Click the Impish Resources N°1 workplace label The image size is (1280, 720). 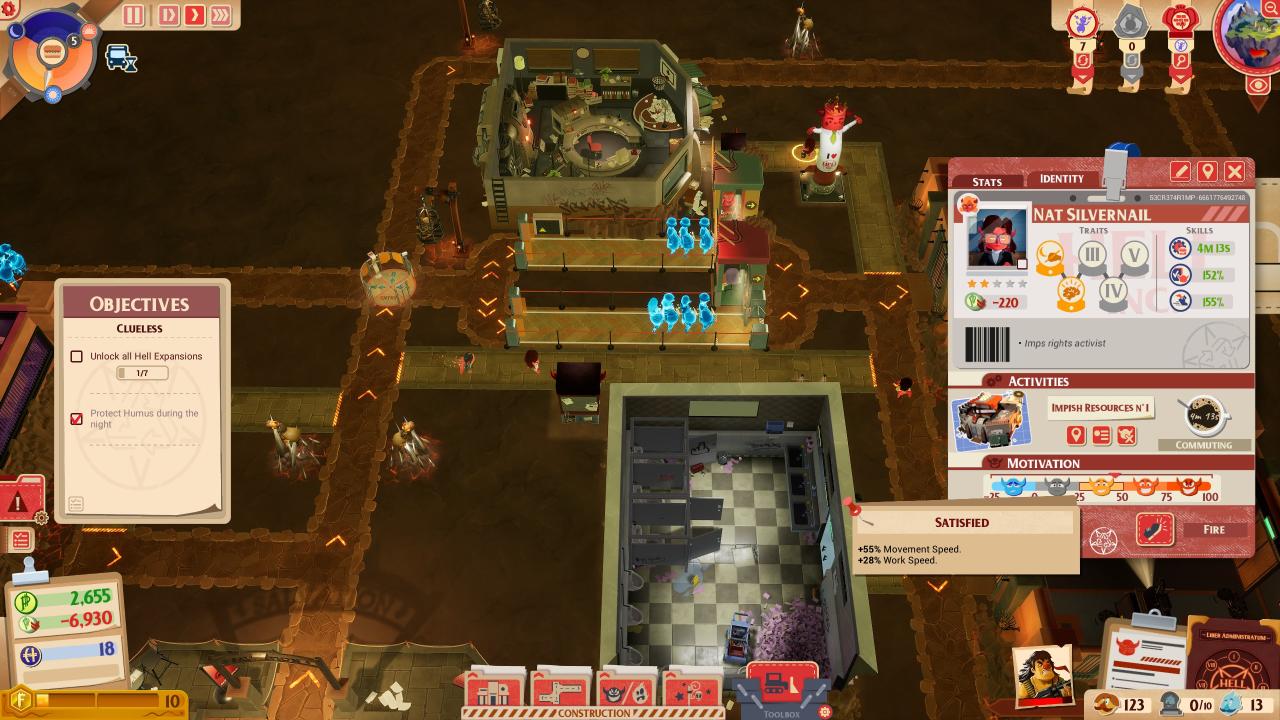pyautogui.click(x=1101, y=407)
